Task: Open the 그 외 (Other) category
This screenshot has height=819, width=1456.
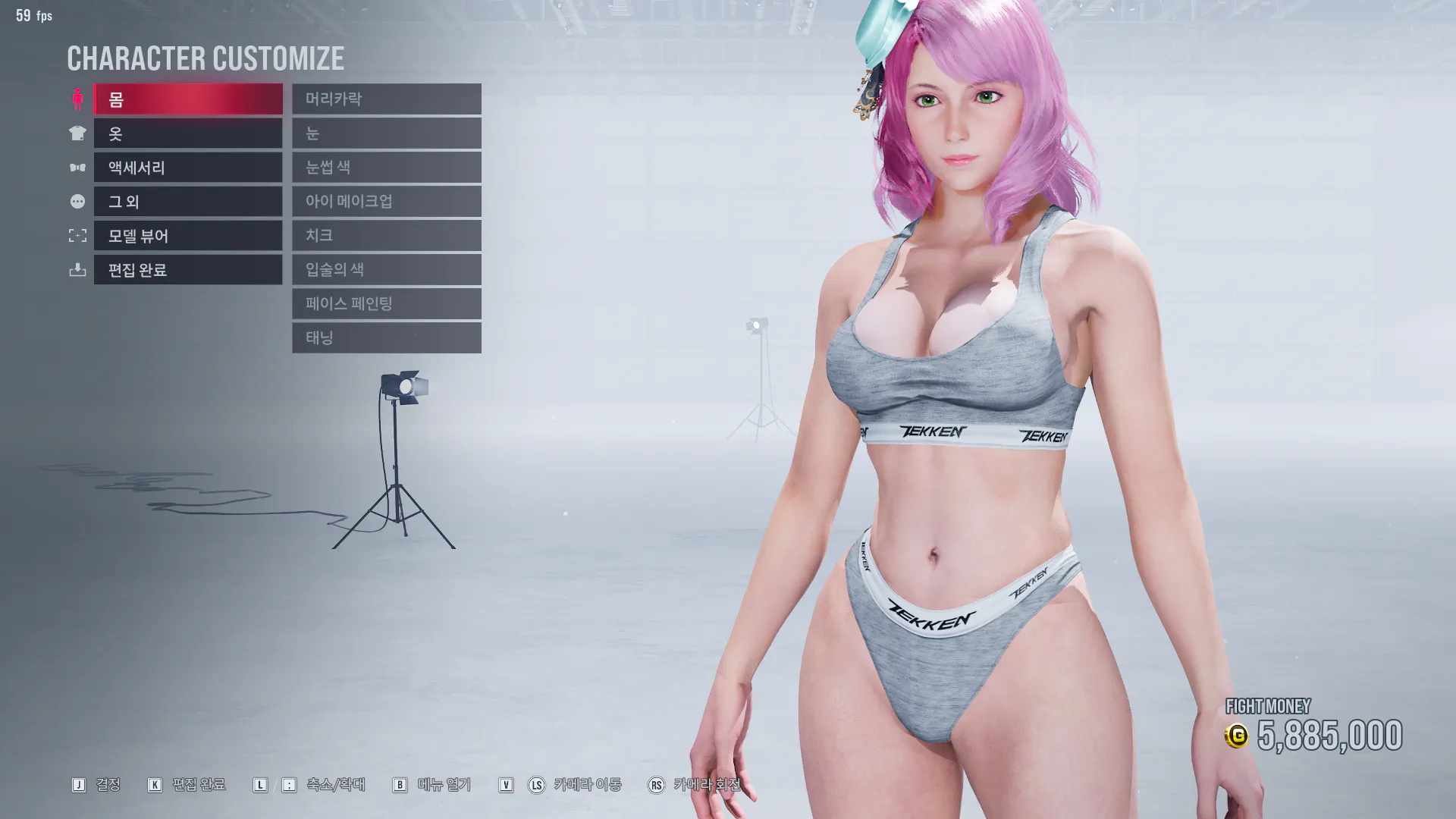Action: pos(187,202)
